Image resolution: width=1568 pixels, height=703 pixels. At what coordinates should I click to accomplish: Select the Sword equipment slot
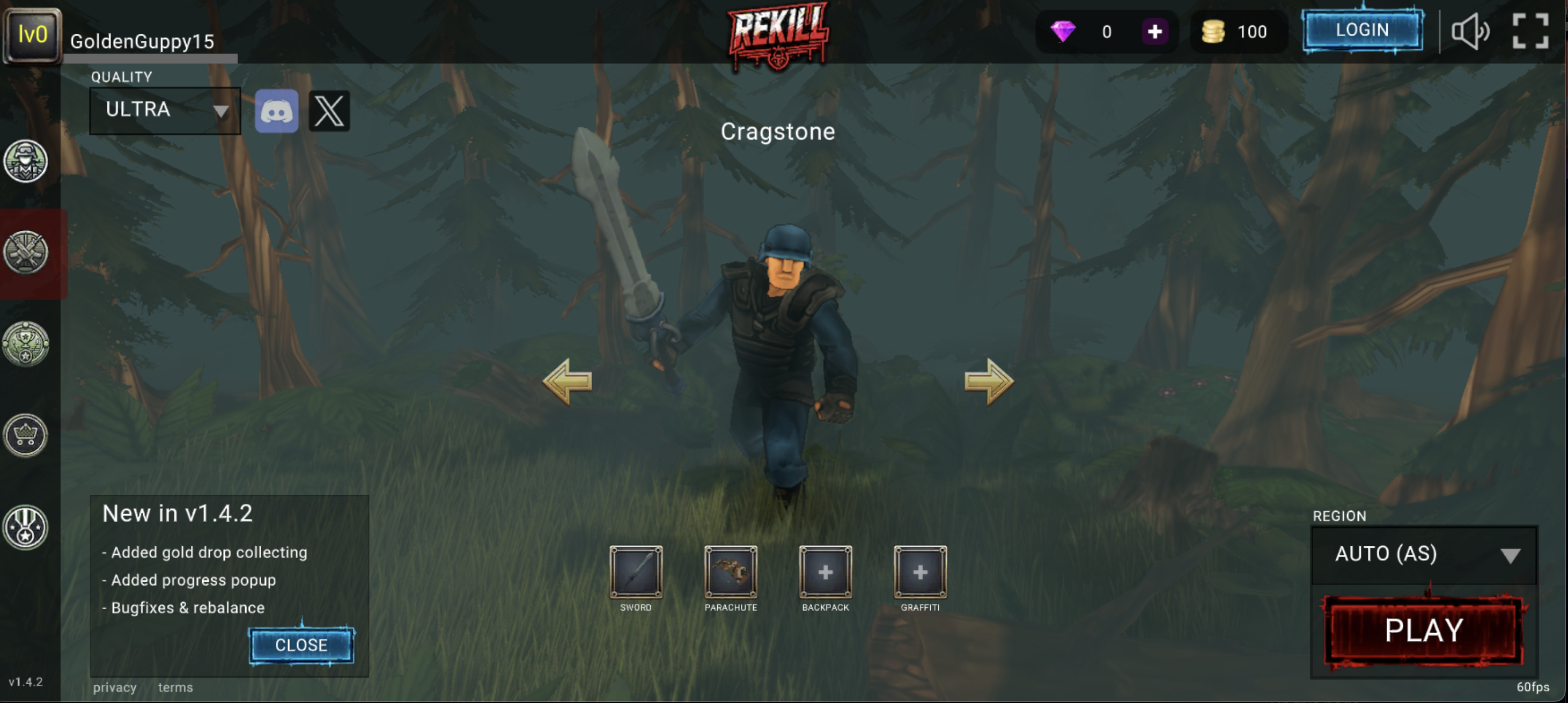click(x=636, y=572)
